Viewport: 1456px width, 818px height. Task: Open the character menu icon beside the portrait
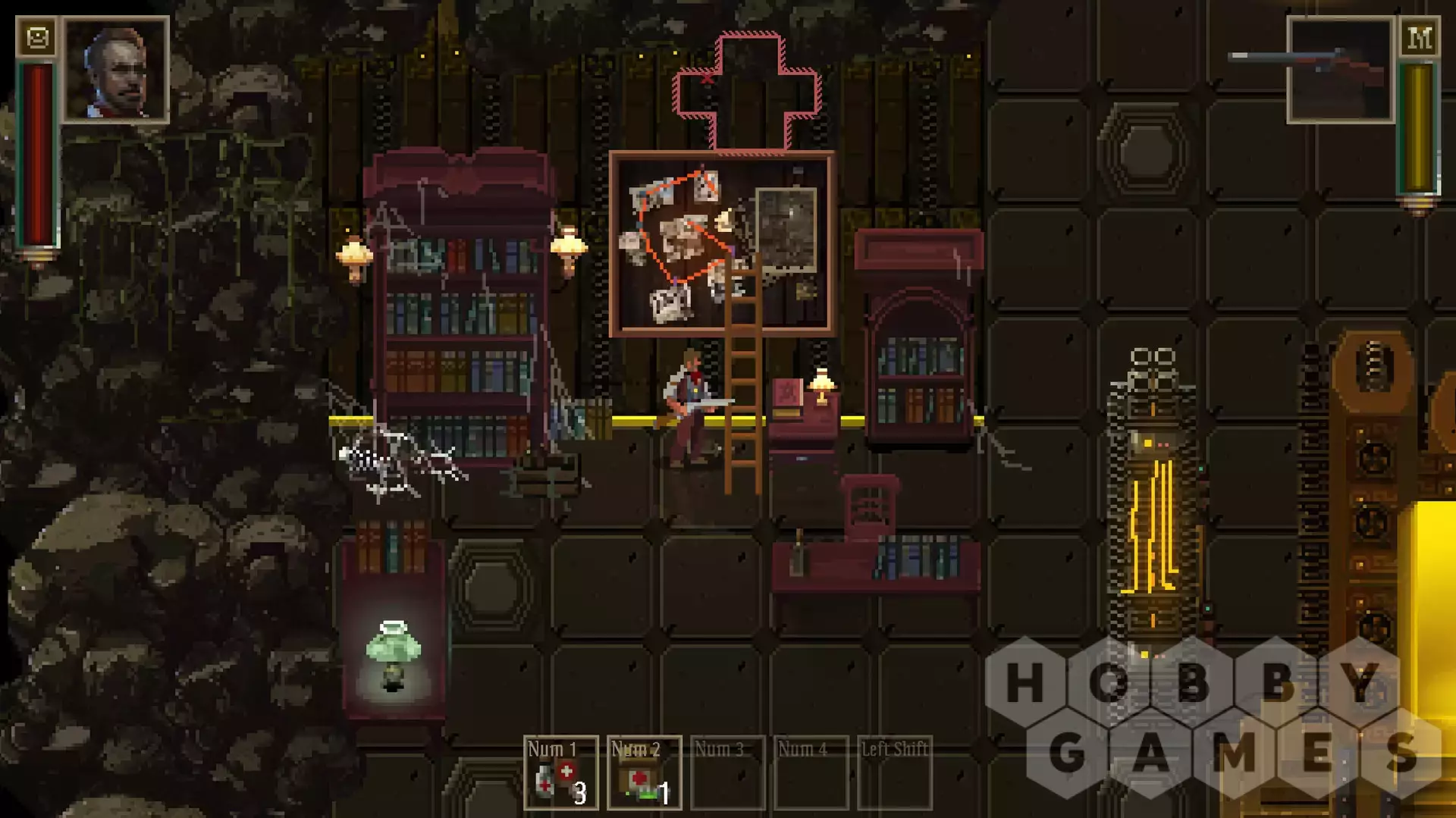36,37
